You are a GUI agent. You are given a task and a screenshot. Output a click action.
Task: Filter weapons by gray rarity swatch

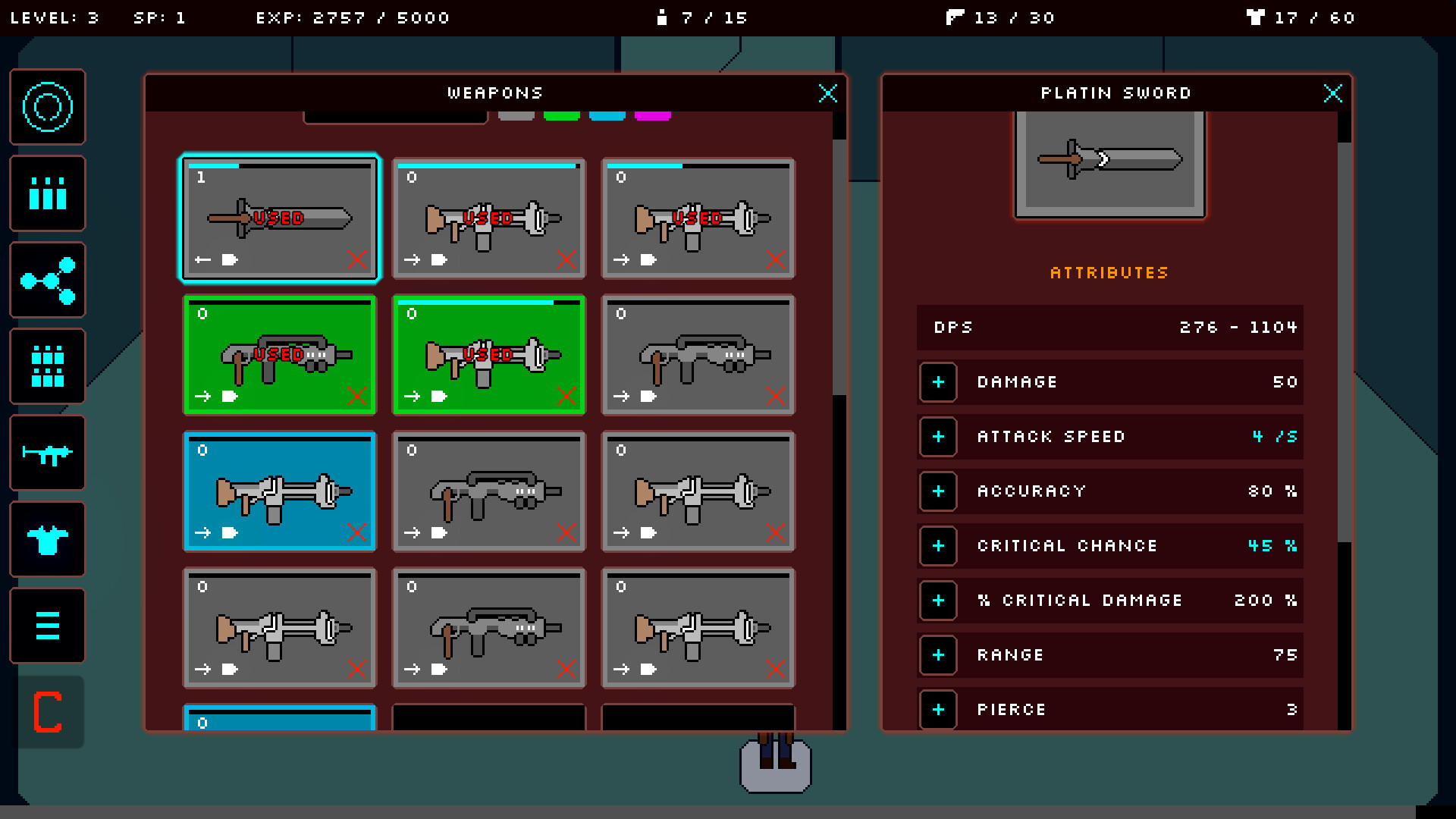tap(516, 116)
